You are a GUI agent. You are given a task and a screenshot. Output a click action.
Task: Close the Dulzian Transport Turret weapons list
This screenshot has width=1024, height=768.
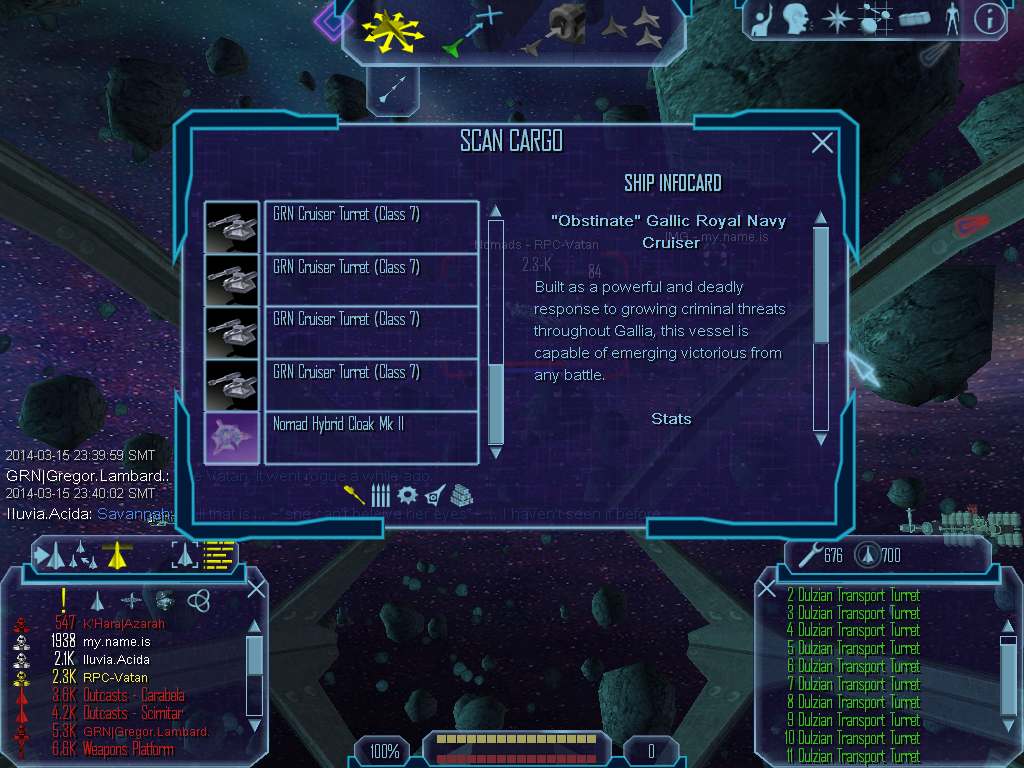(x=767, y=589)
